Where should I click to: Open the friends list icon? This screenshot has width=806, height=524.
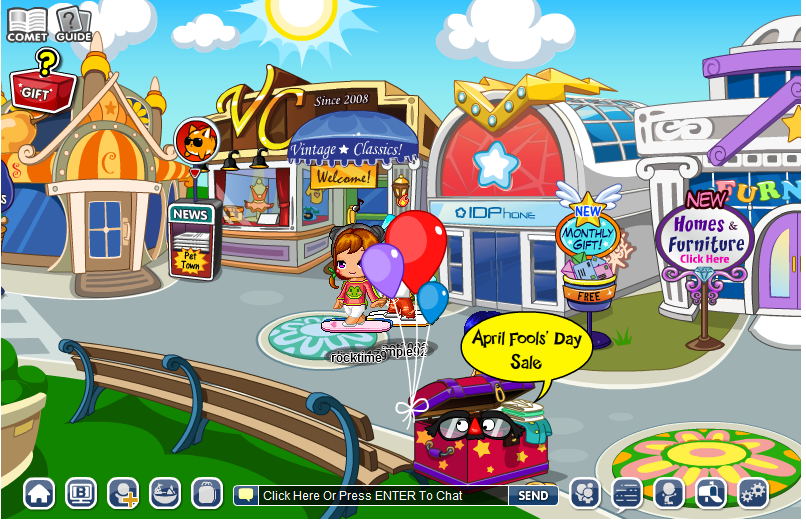click(585, 493)
